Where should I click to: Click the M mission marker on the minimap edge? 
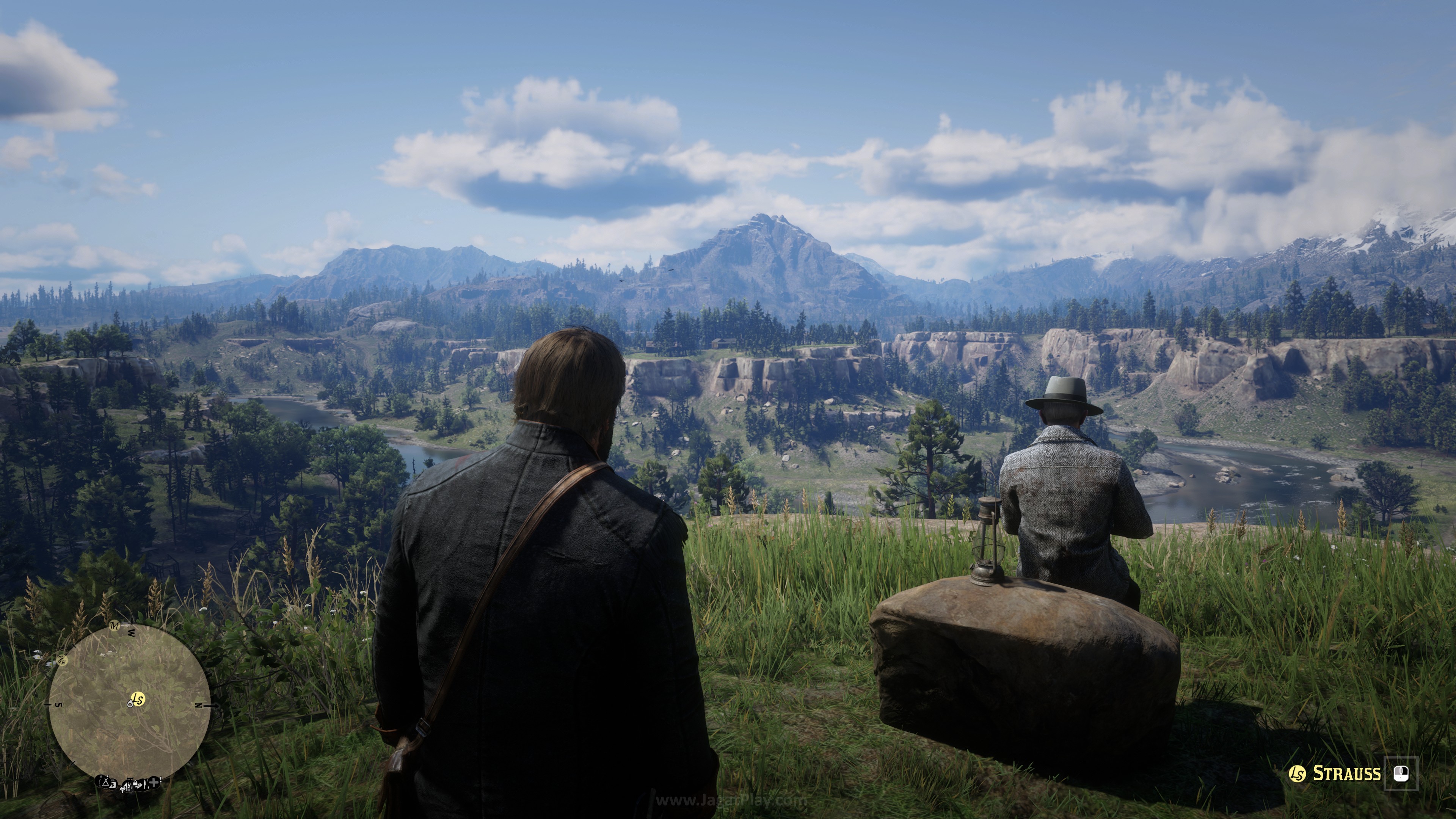(x=115, y=626)
